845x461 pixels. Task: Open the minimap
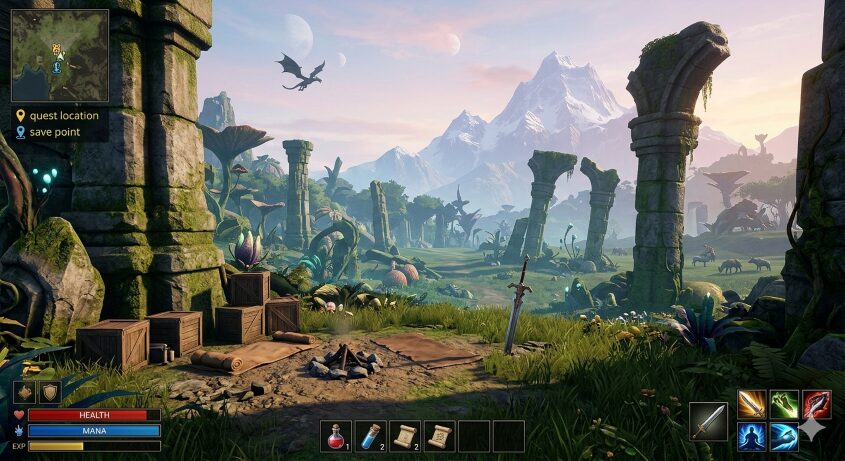point(60,56)
